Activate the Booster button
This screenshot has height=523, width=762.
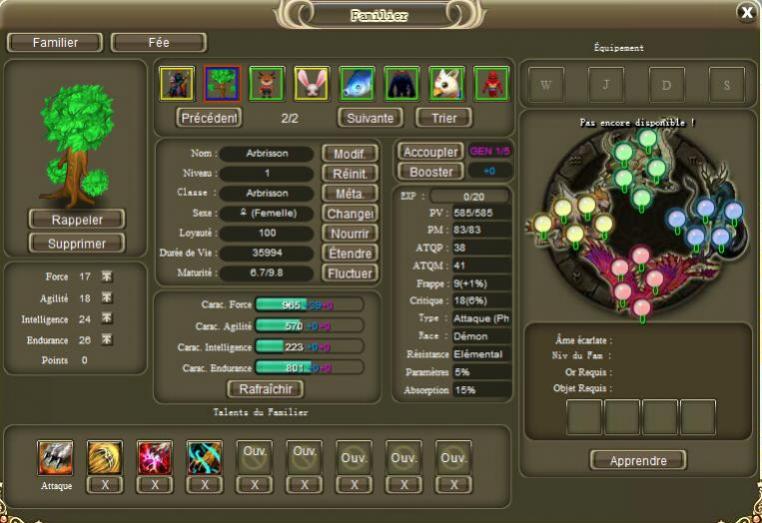point(430,171)
